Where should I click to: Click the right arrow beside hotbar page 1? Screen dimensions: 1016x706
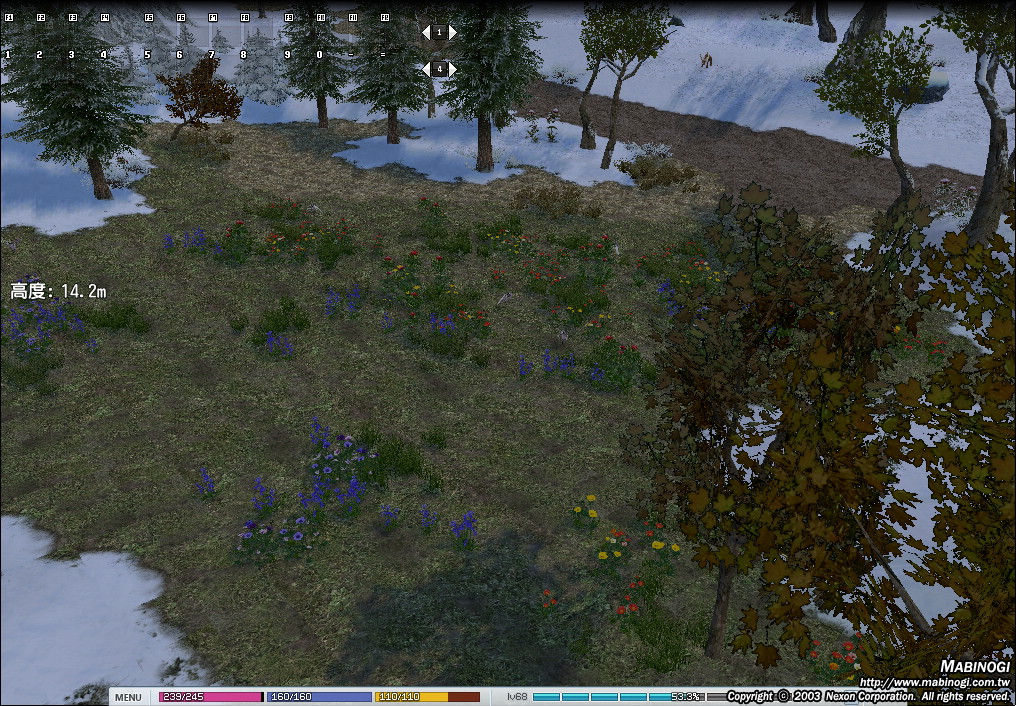click(452, 33)
